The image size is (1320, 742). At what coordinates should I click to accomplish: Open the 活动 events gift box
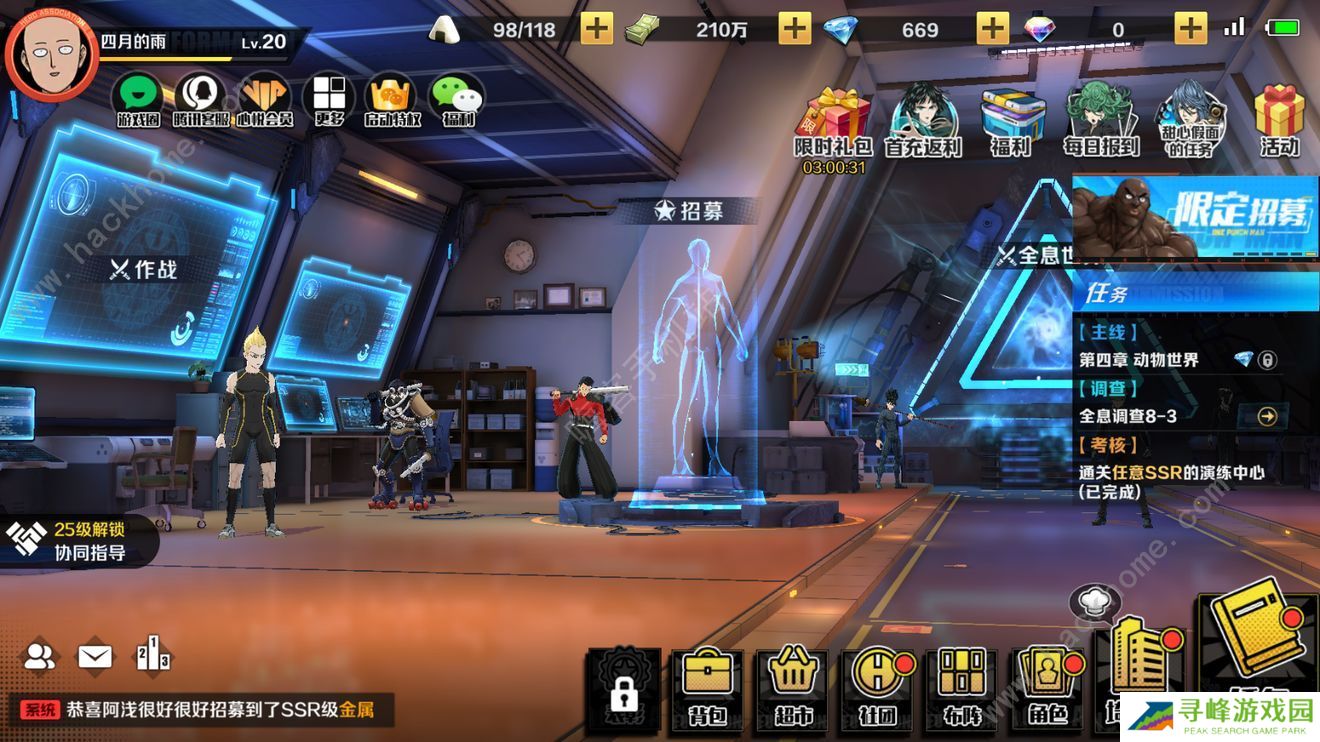point(1279,120)
